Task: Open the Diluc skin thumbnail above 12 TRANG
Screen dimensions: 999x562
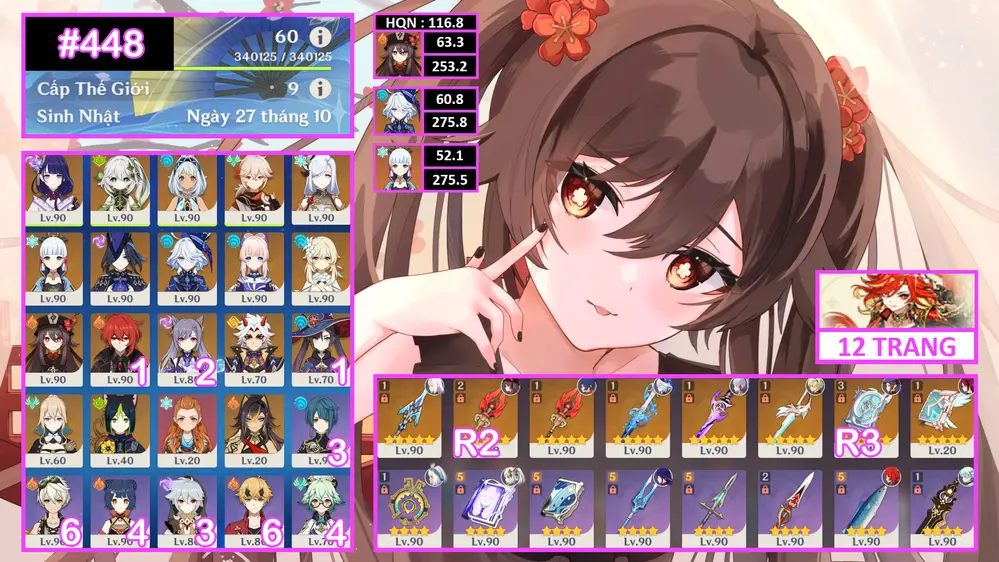Action: click(895, 301)
